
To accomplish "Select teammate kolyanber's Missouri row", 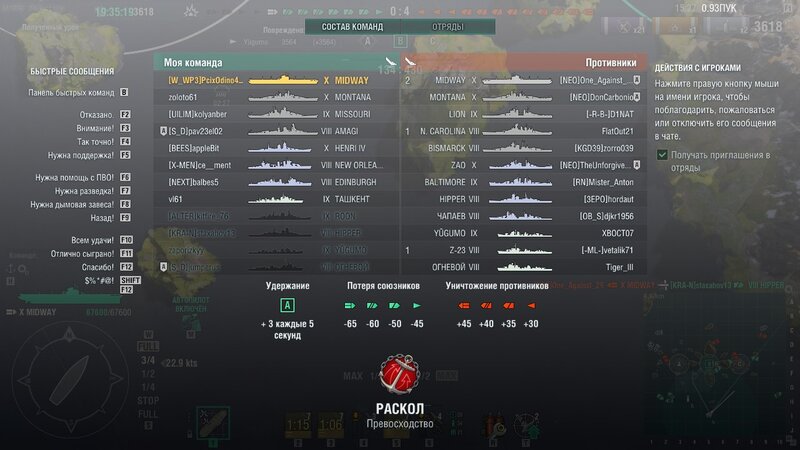I will click(275, 114).
